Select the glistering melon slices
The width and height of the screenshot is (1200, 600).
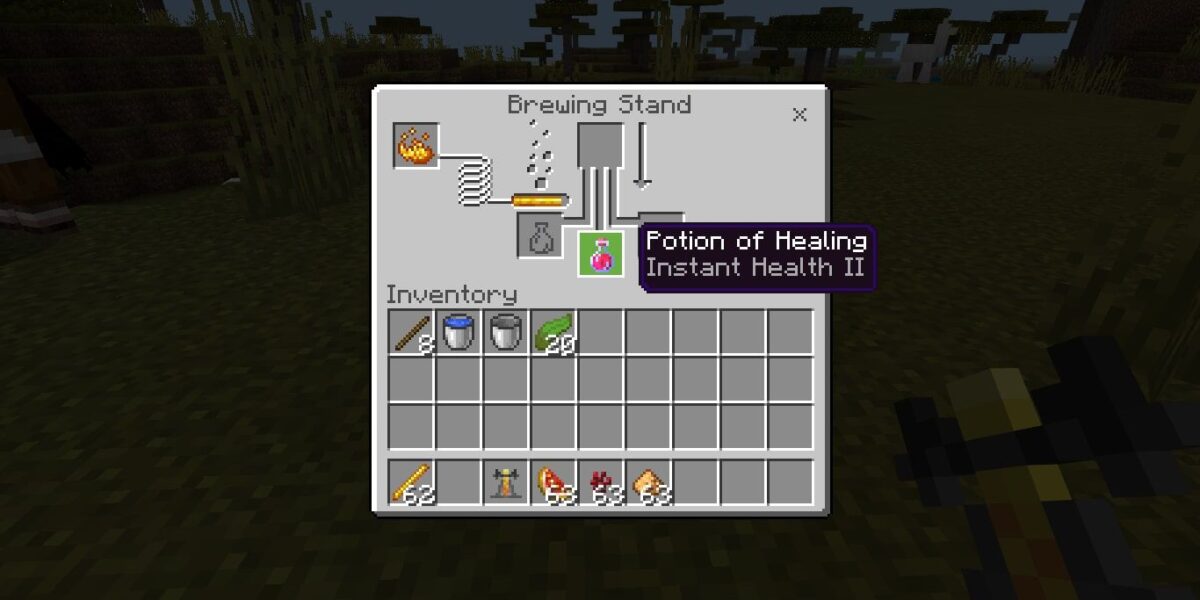pos(554,482)
